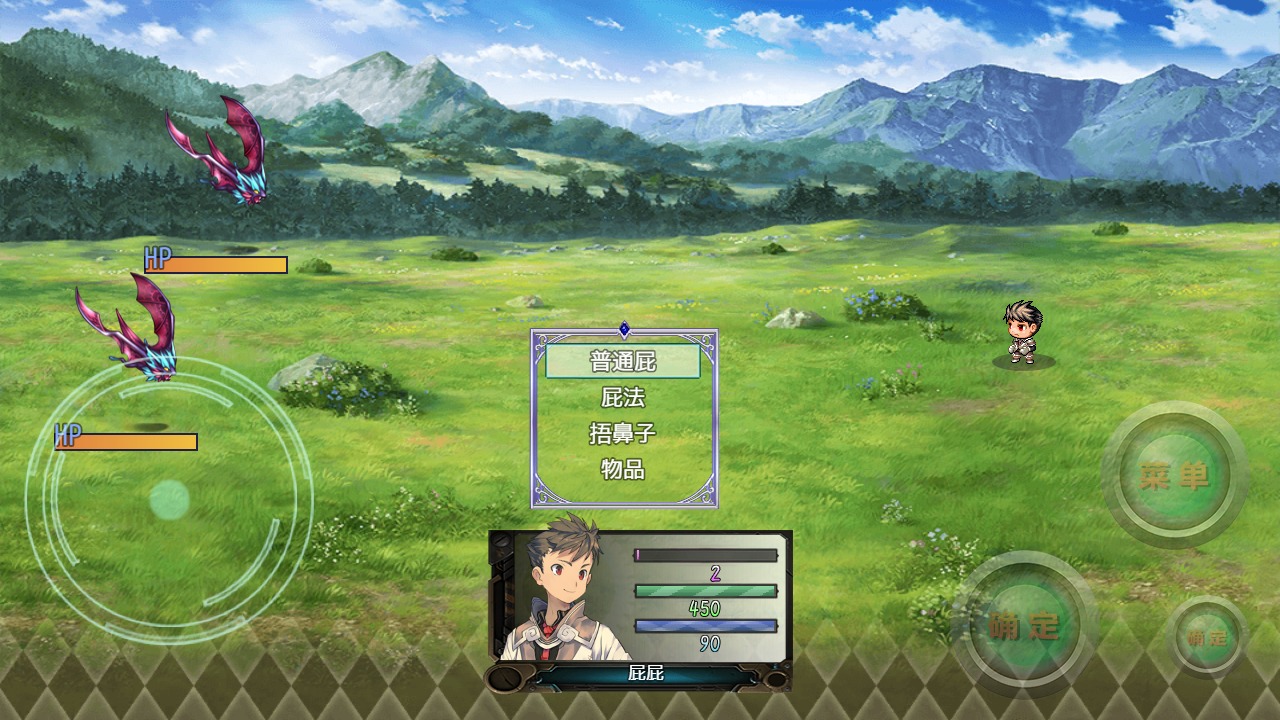
Task: Select the 屁屁 character status panel
Action: tap(640, 610)
